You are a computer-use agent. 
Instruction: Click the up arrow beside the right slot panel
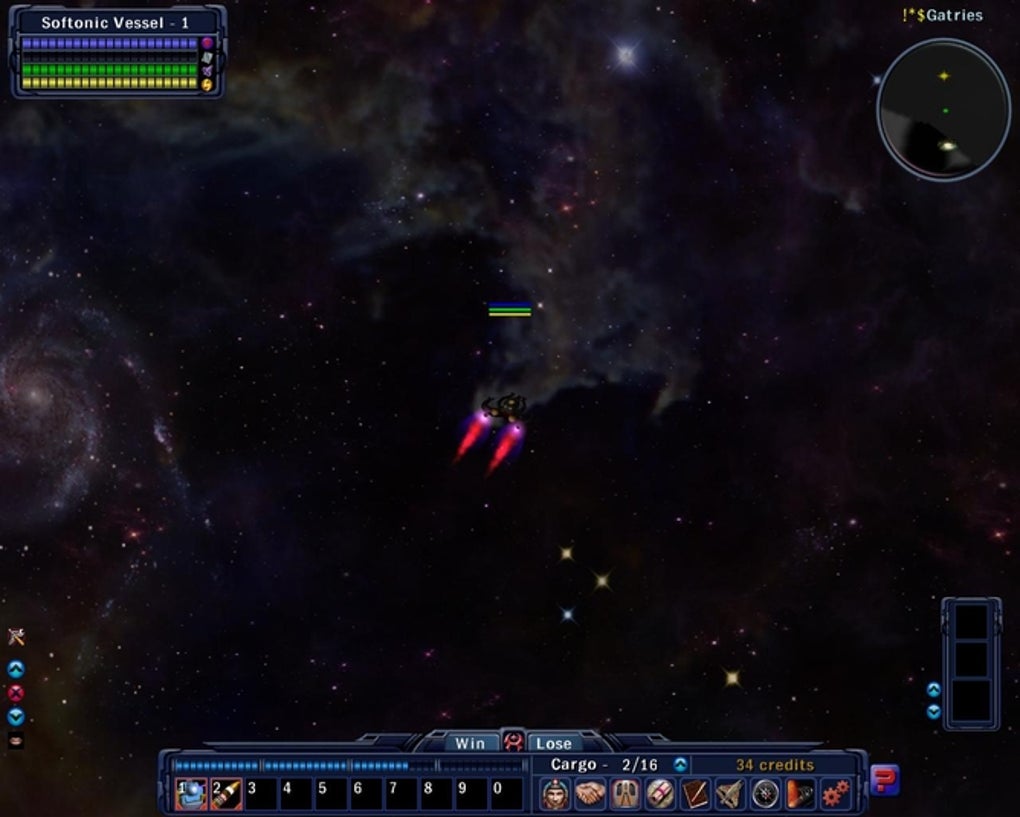pos(933,689)
